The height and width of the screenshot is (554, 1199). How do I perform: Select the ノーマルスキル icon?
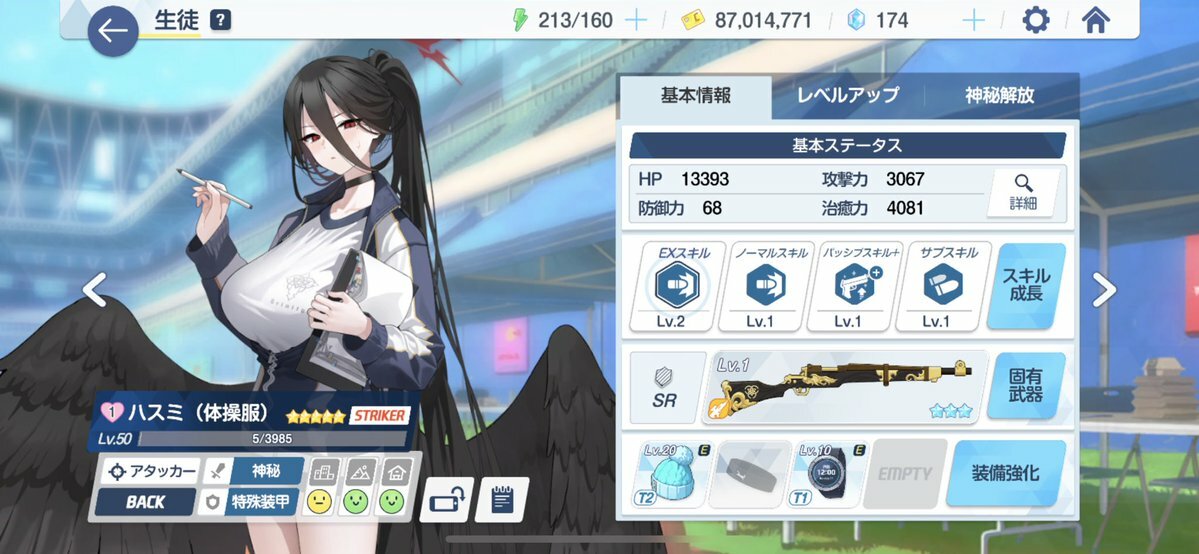[x=765, y=287]
